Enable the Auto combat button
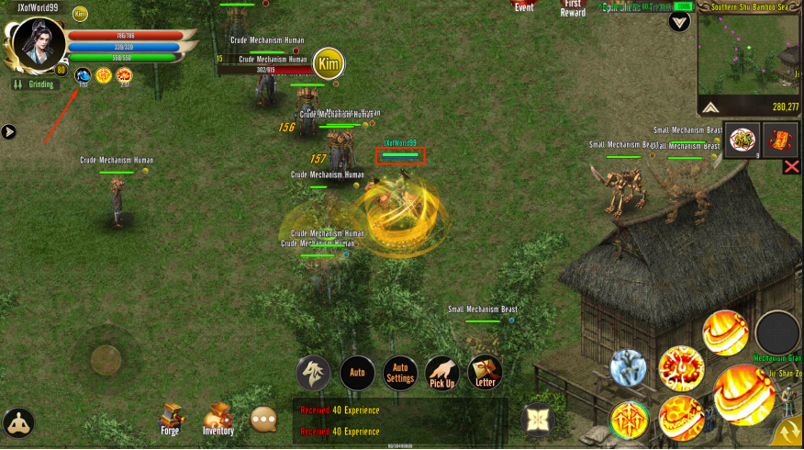 click(x=357, y=373)
